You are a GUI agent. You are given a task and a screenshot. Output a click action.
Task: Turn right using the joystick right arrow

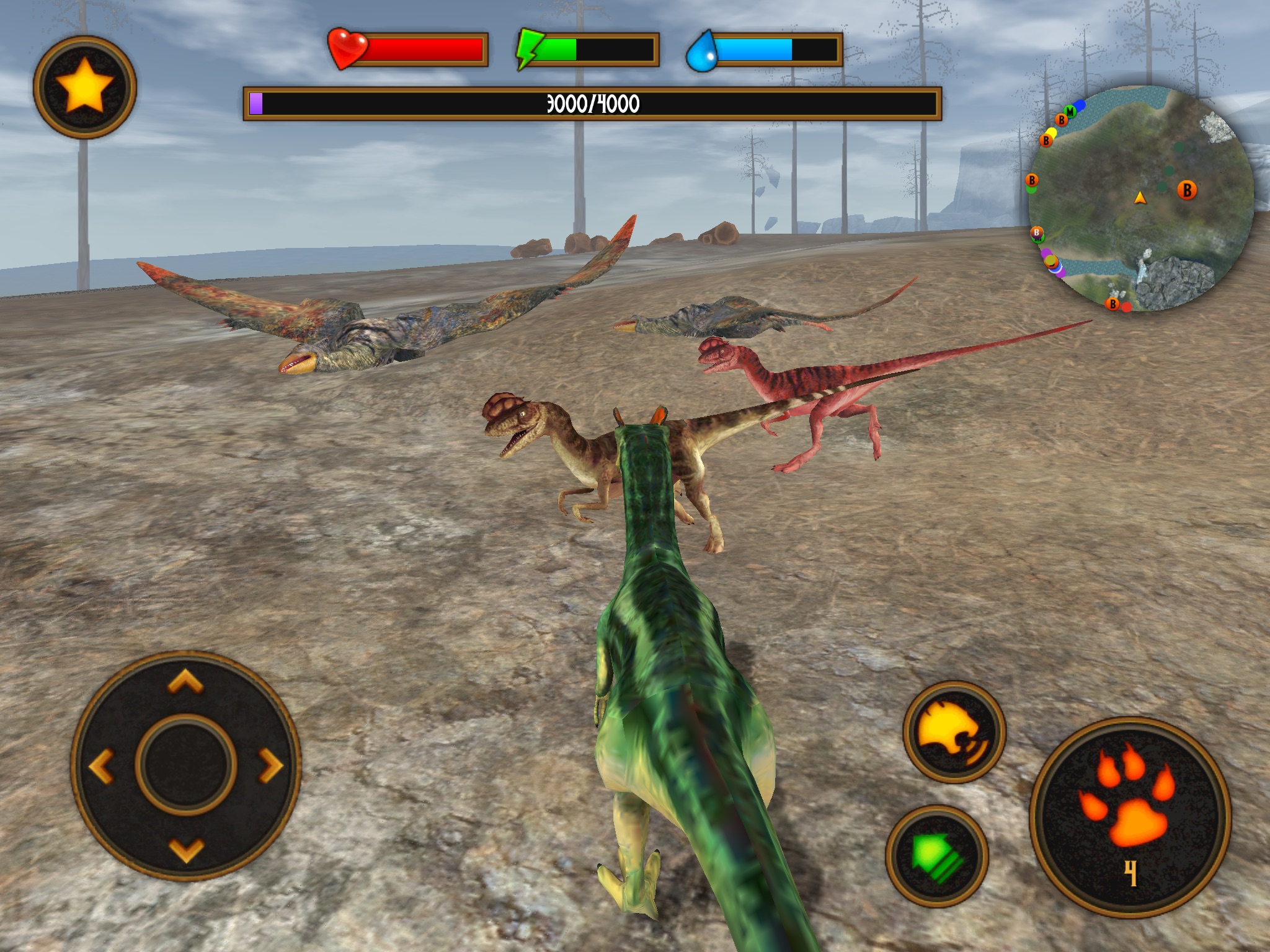click(x=270, y=766)
